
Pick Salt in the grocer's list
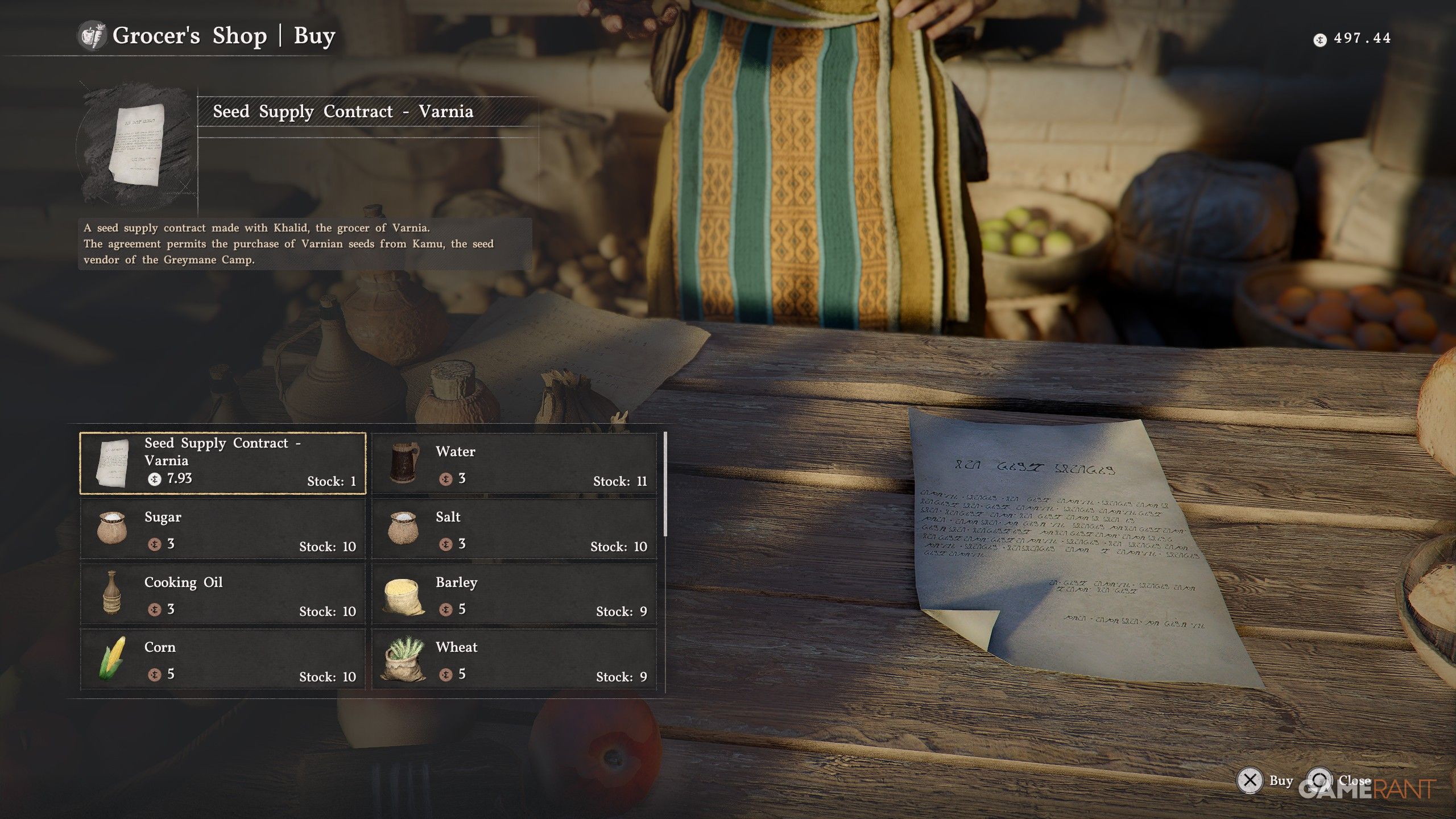tap(514, 529)
